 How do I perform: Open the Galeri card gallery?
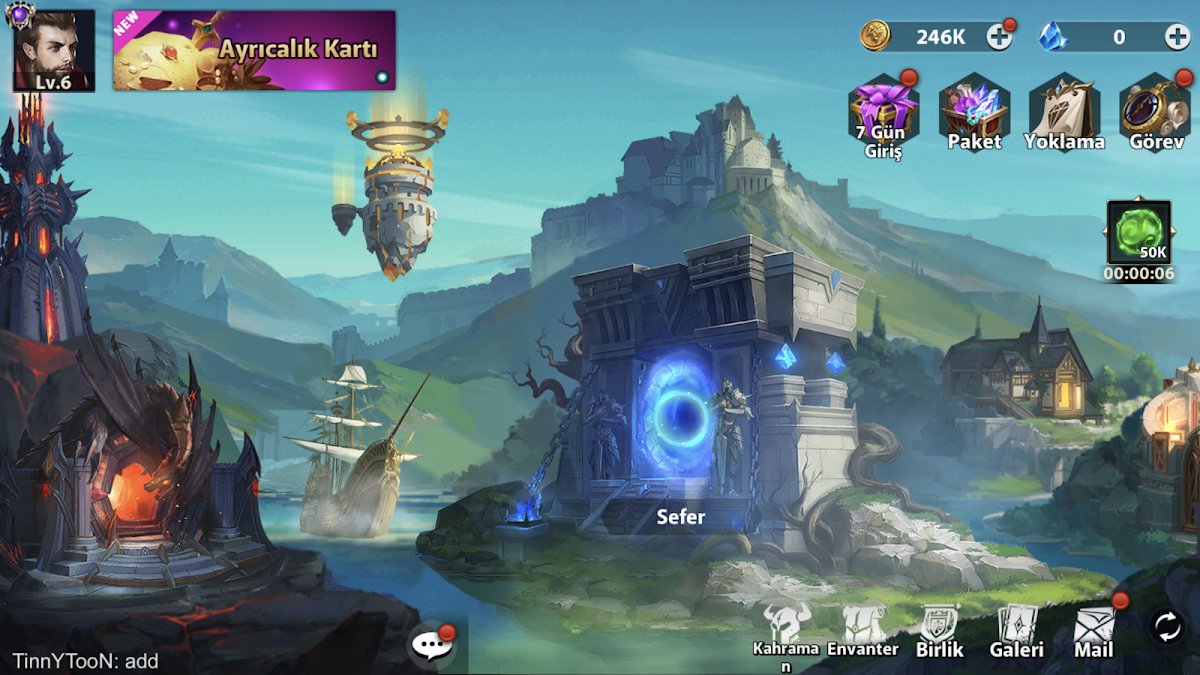(x=1017, y=630)
